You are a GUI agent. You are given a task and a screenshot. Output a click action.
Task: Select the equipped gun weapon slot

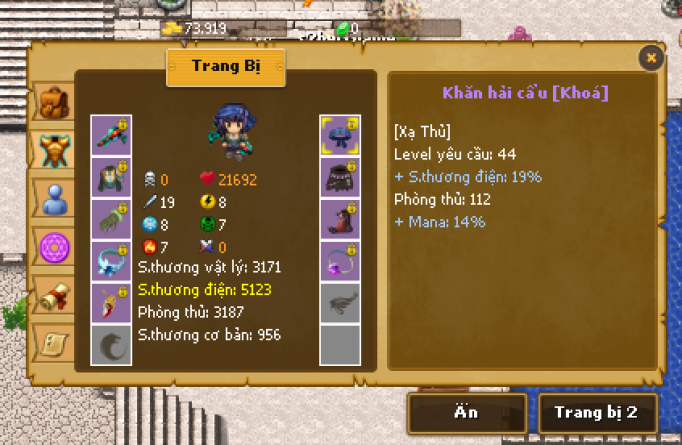pyautogui.click(x=111, y=135)
